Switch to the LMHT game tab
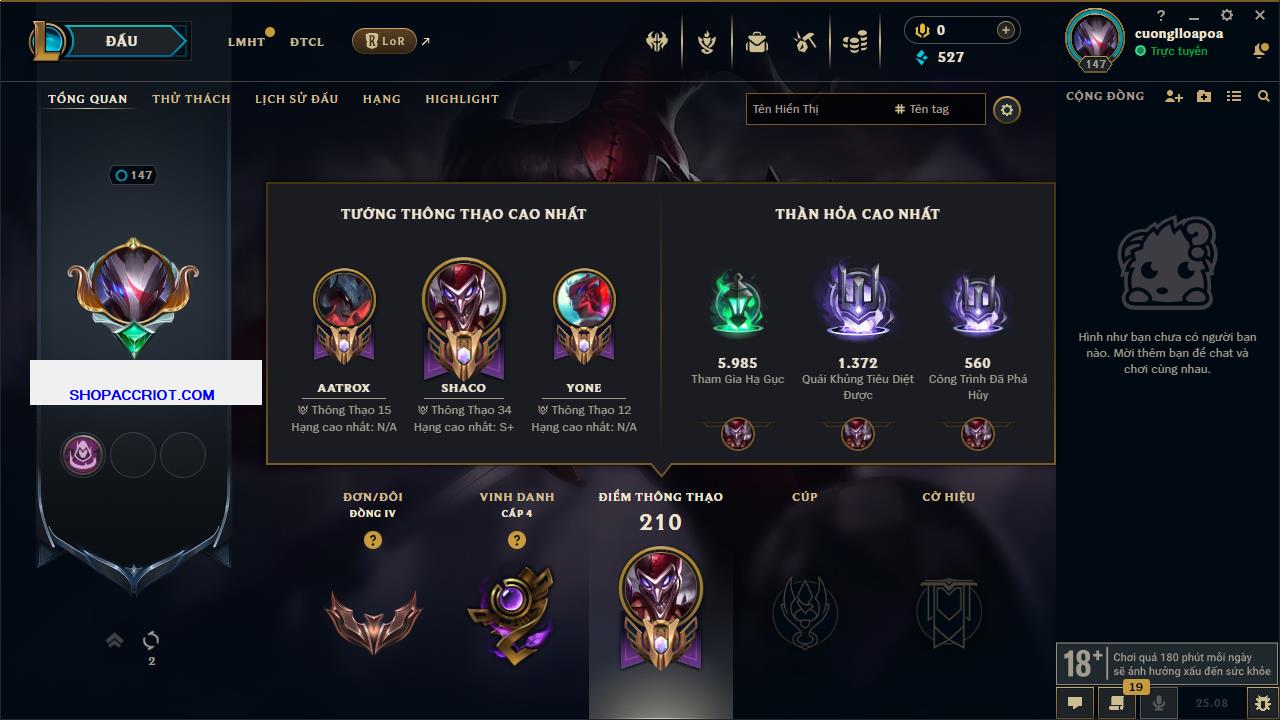 246,42
